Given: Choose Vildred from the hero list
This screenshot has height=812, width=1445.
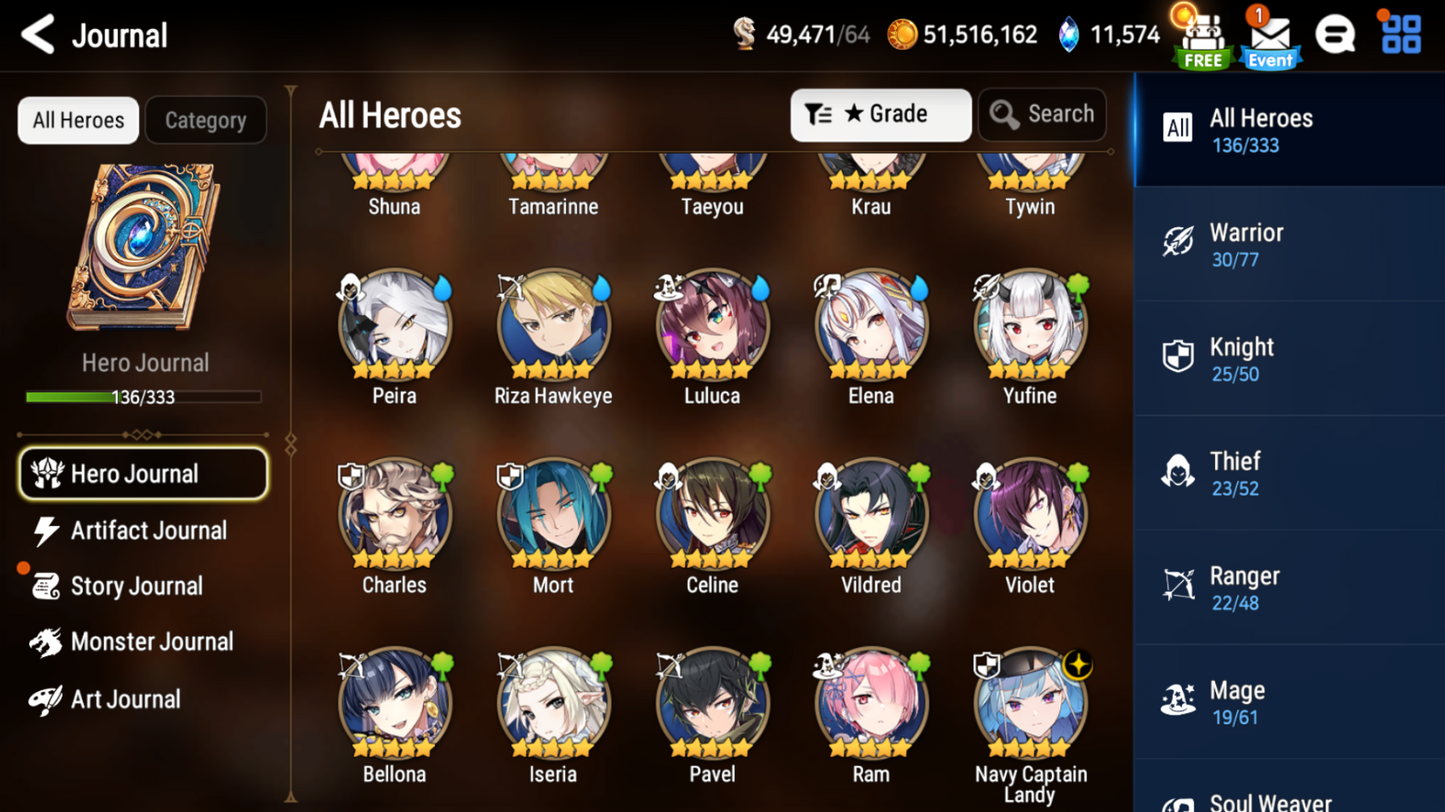Looking at the screenshot, I should tap(871, 516).
